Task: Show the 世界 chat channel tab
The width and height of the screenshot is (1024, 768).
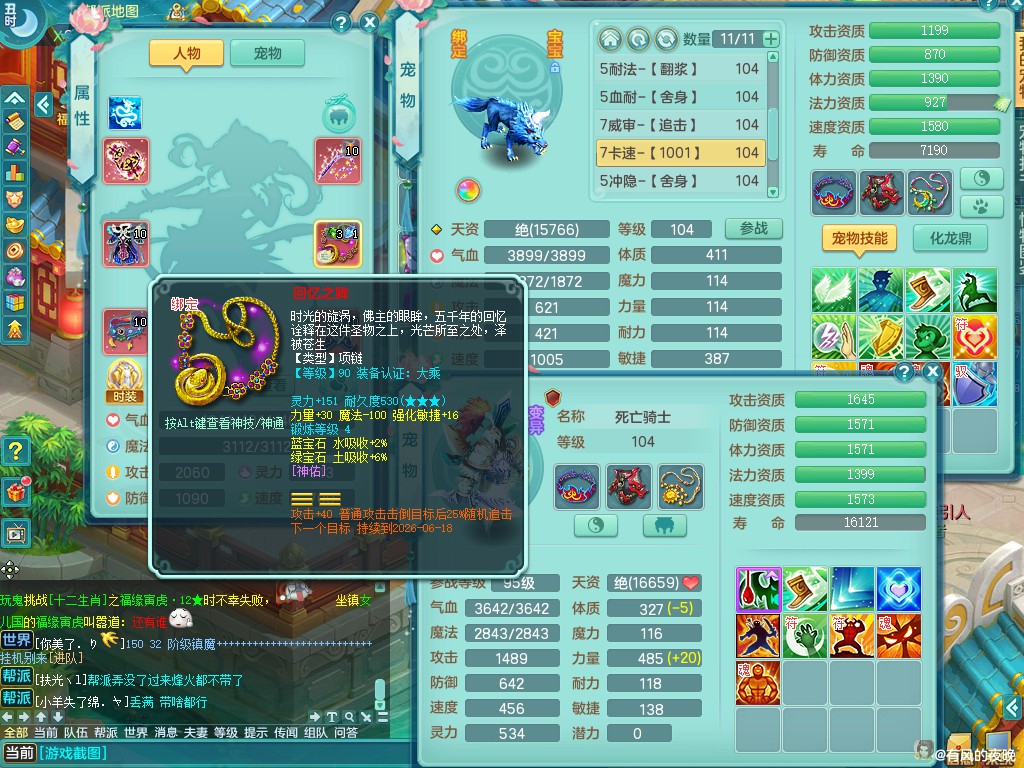Action: pyautogui.click(x=136, y=732)
